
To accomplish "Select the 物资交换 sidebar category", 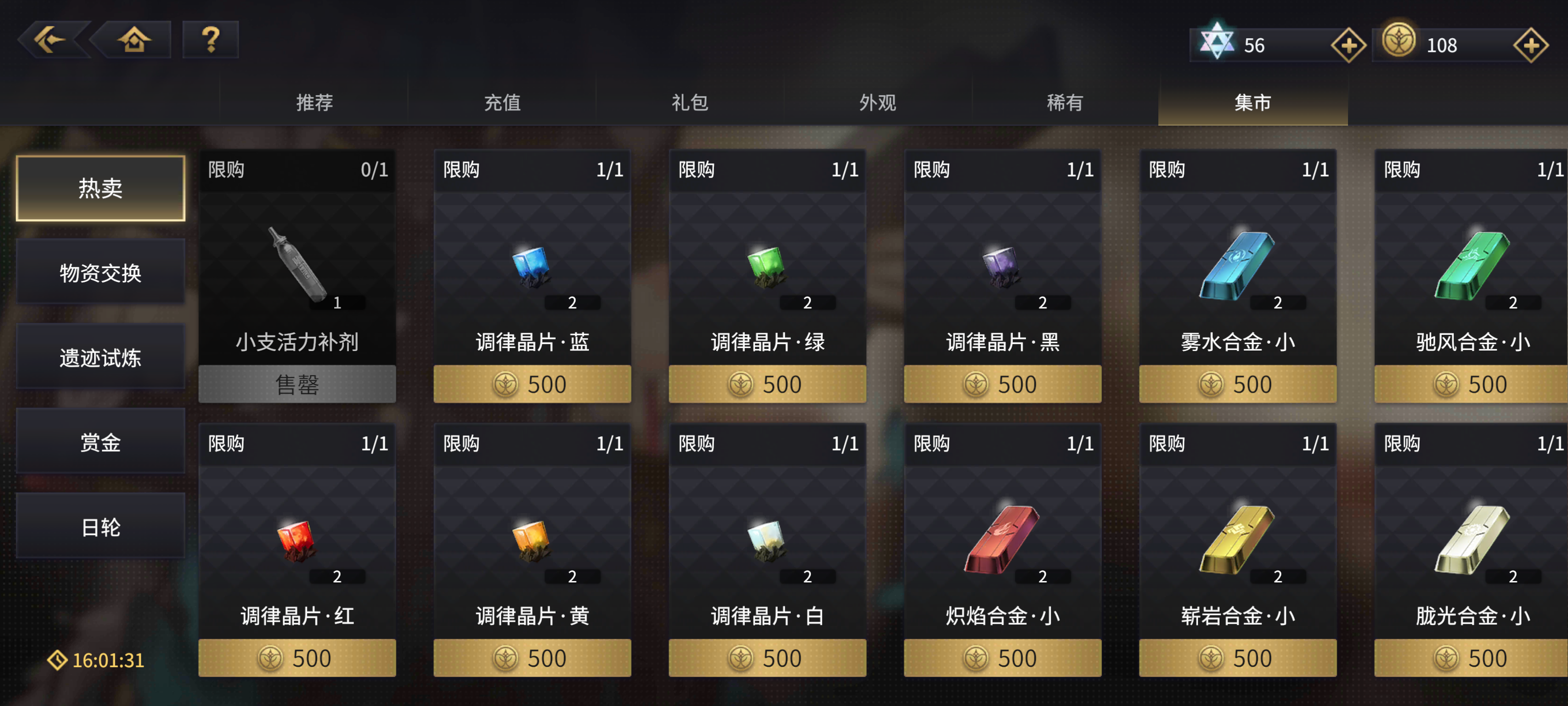I will (x=101, y=273).
